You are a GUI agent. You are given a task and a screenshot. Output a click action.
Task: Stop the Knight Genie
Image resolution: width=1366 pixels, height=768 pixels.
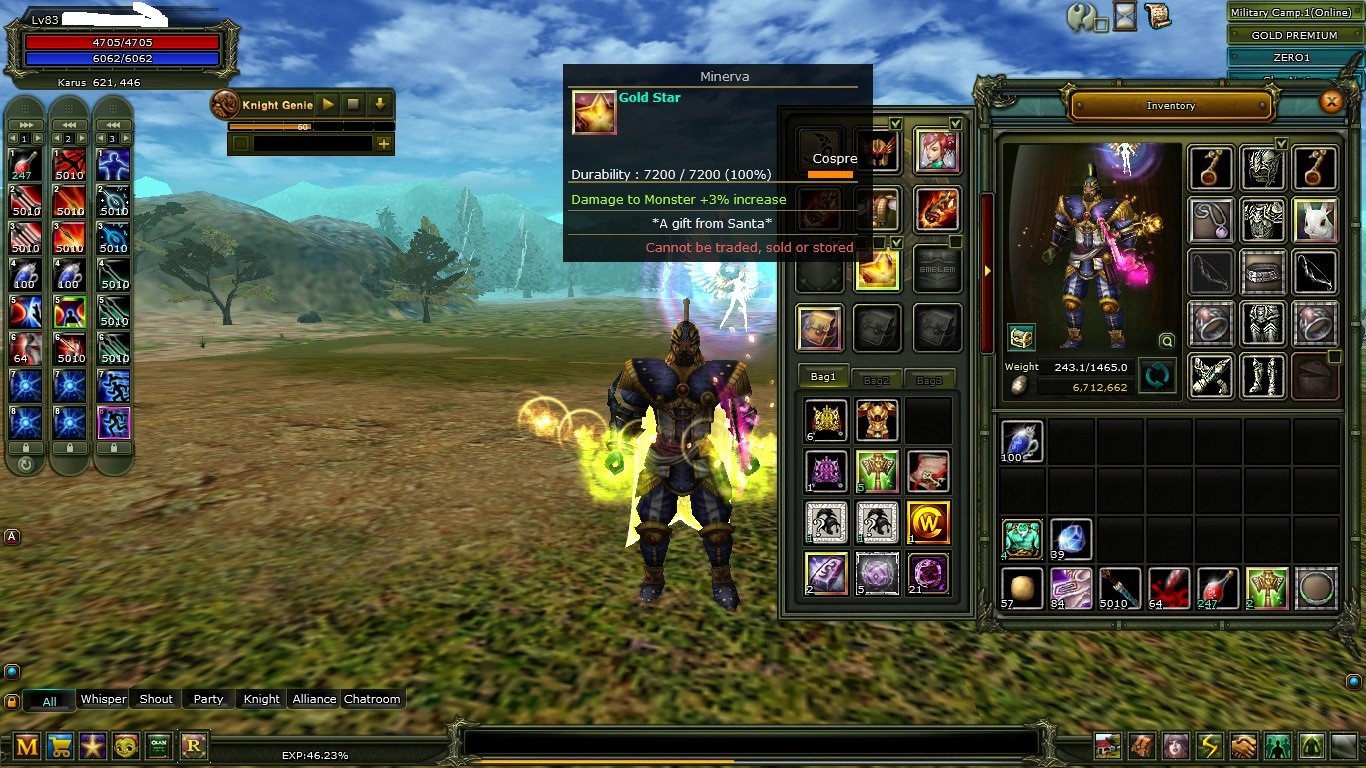[353, 104]
